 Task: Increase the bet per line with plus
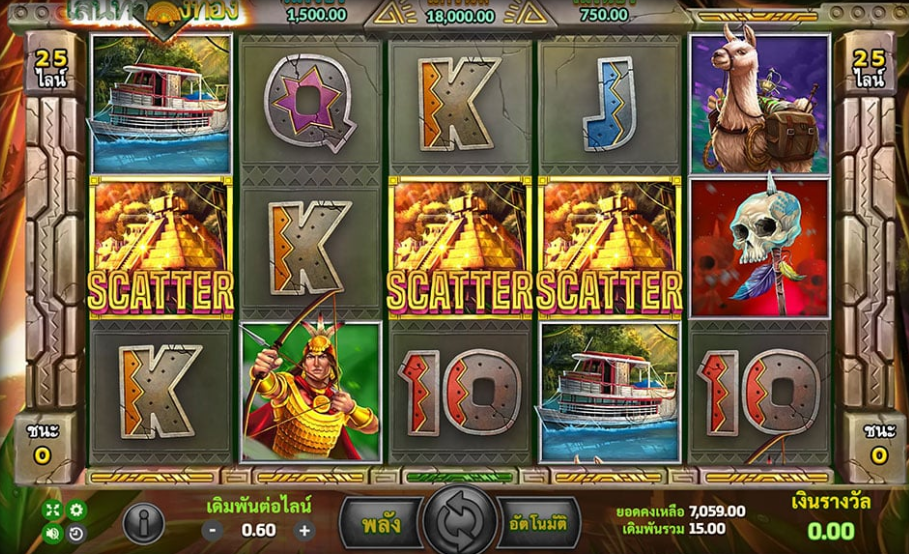[305, 531]
